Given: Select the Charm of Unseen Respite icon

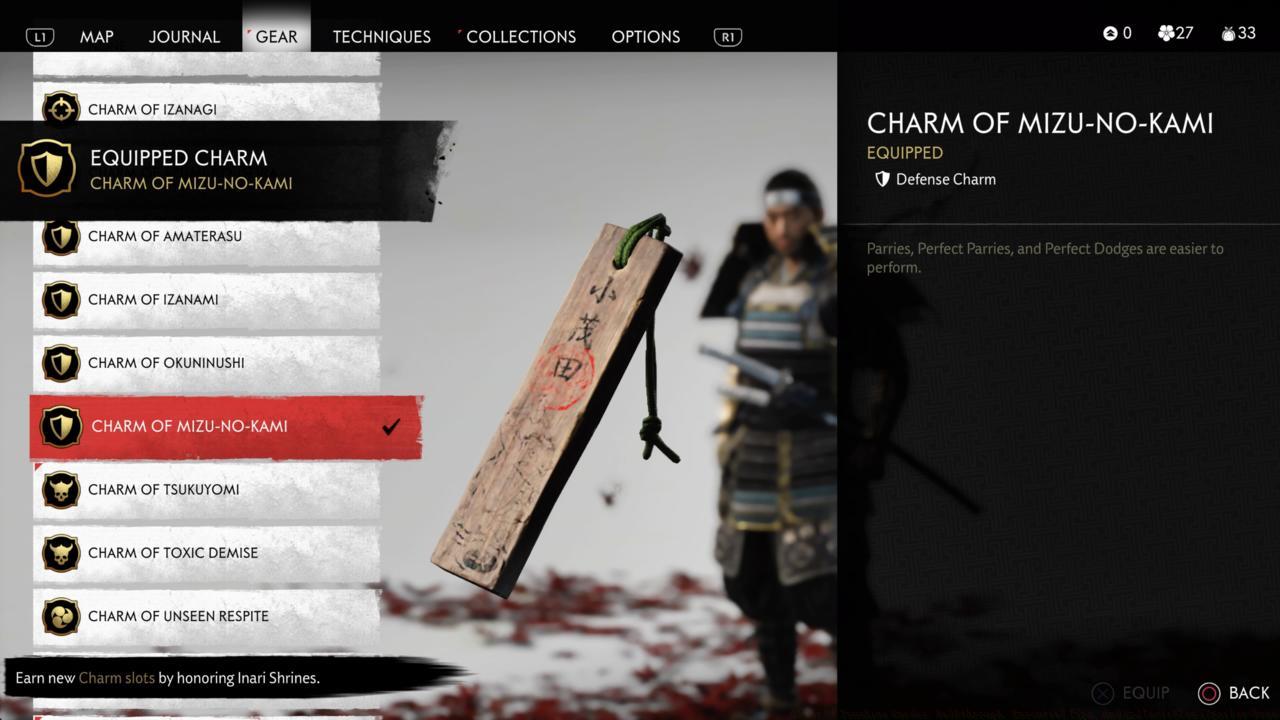Looking at the screenshot, I should click(61, 616).
